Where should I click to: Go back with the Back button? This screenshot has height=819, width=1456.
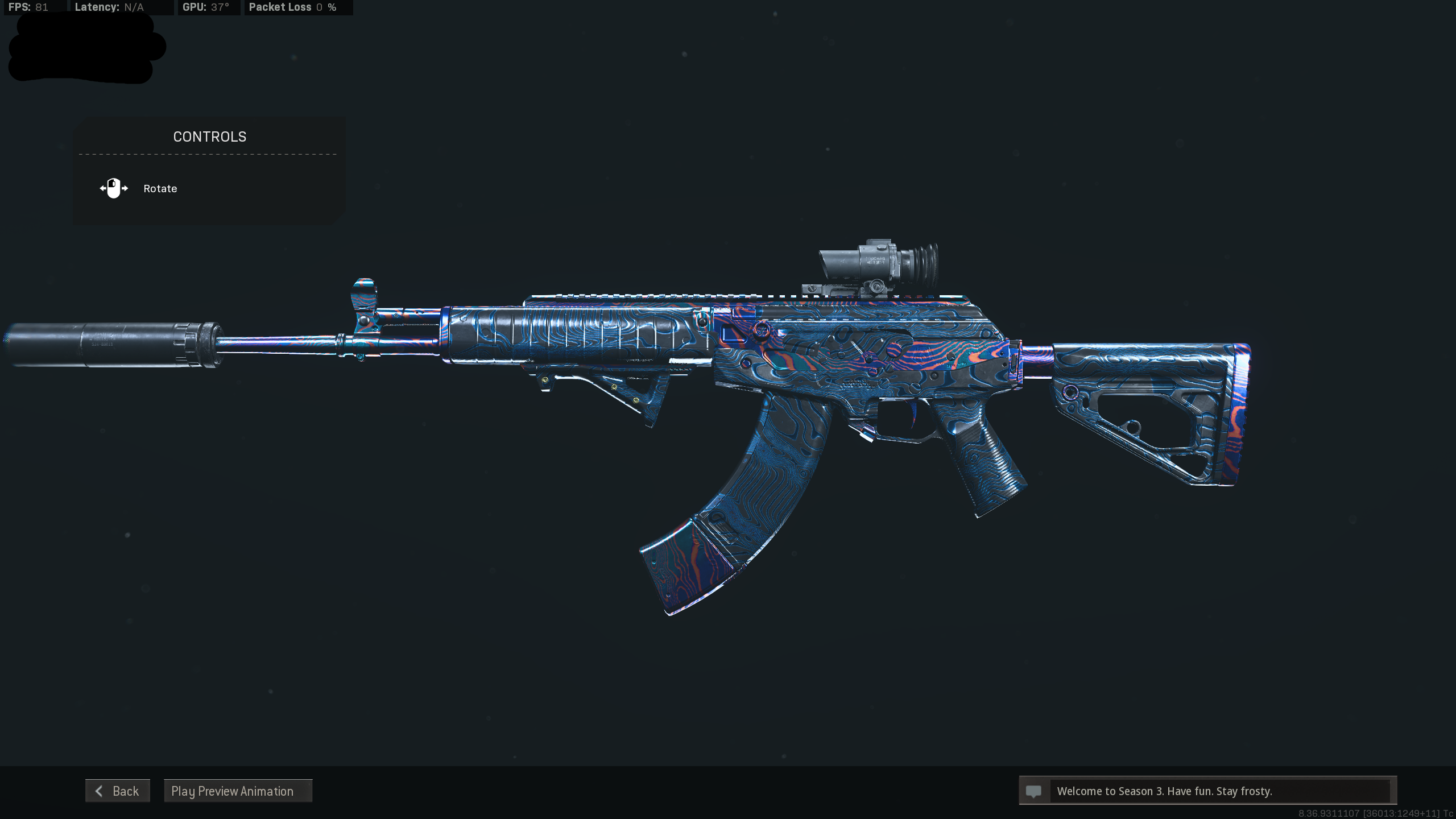[x=118, y=791]
